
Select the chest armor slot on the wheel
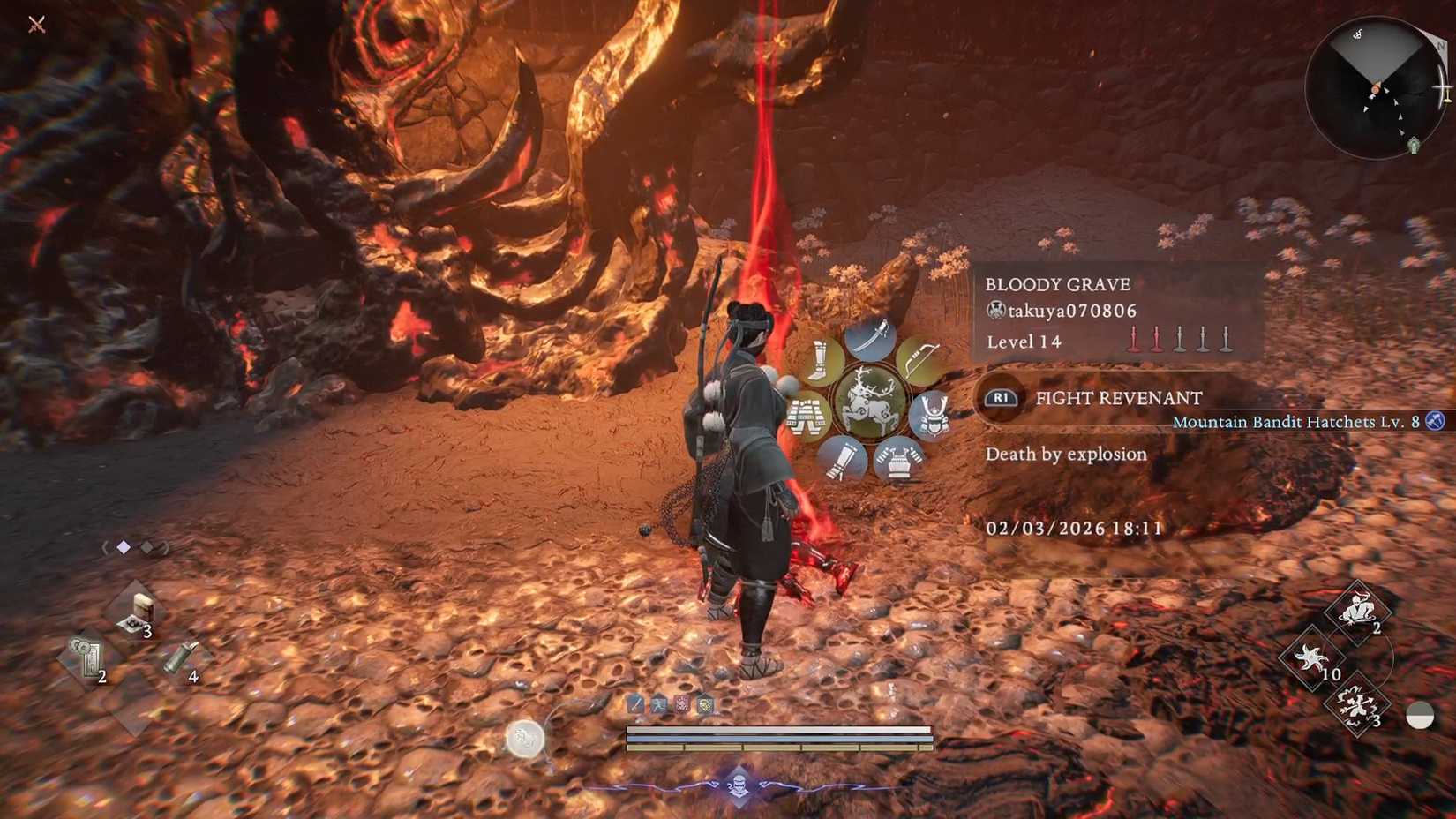click(898, 461)
